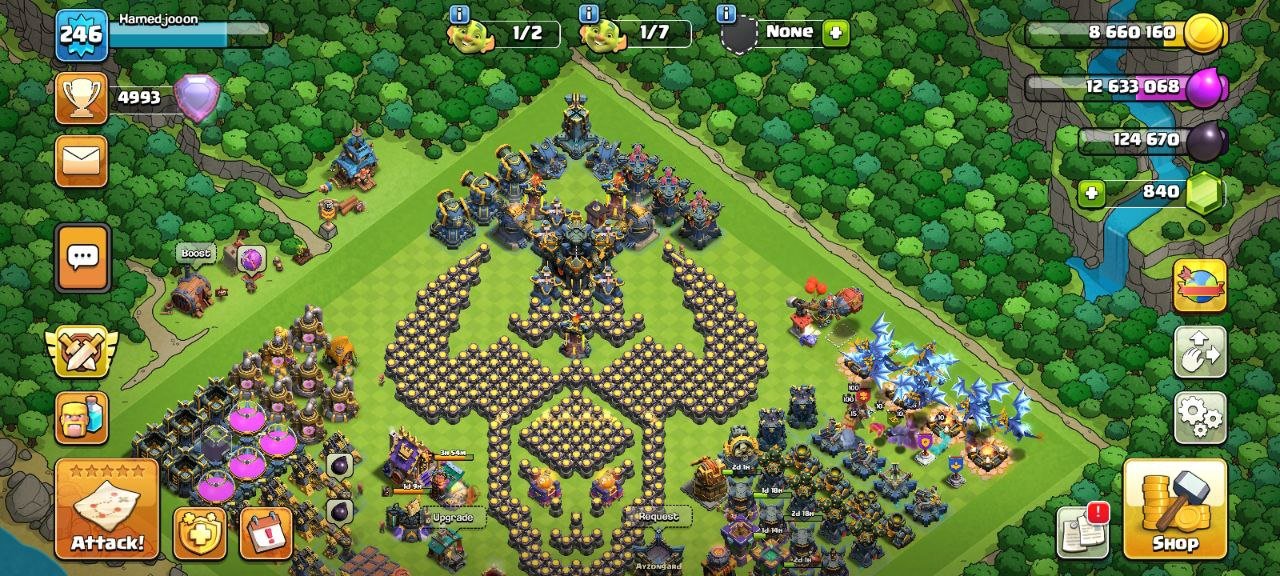Open the settings gear menu
1280x576 pixels.
(x=1200, y=417)
